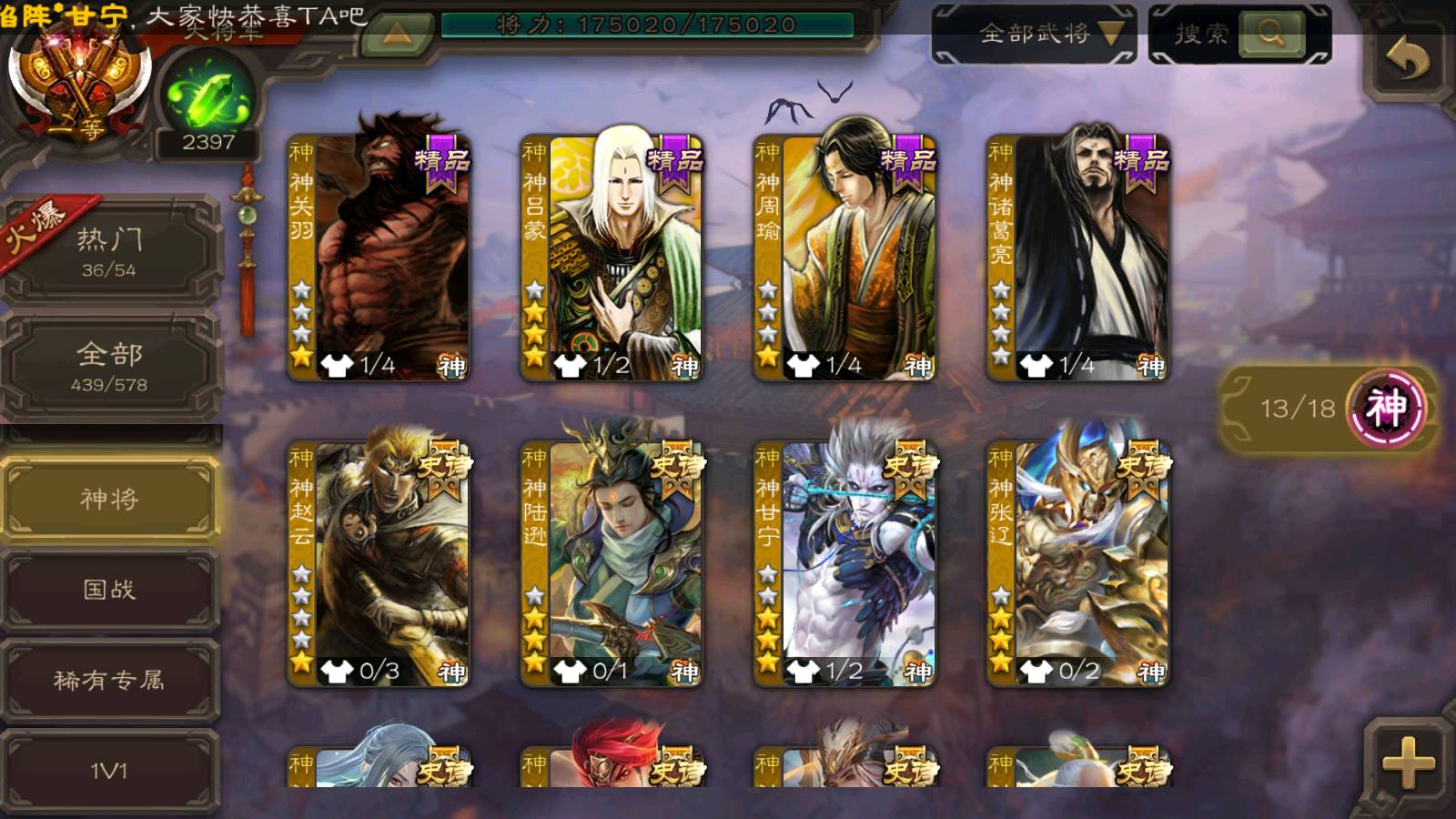The image size is (1456, 819).
Task: Click the 搜索 search button
Action: pos(1270,35)
